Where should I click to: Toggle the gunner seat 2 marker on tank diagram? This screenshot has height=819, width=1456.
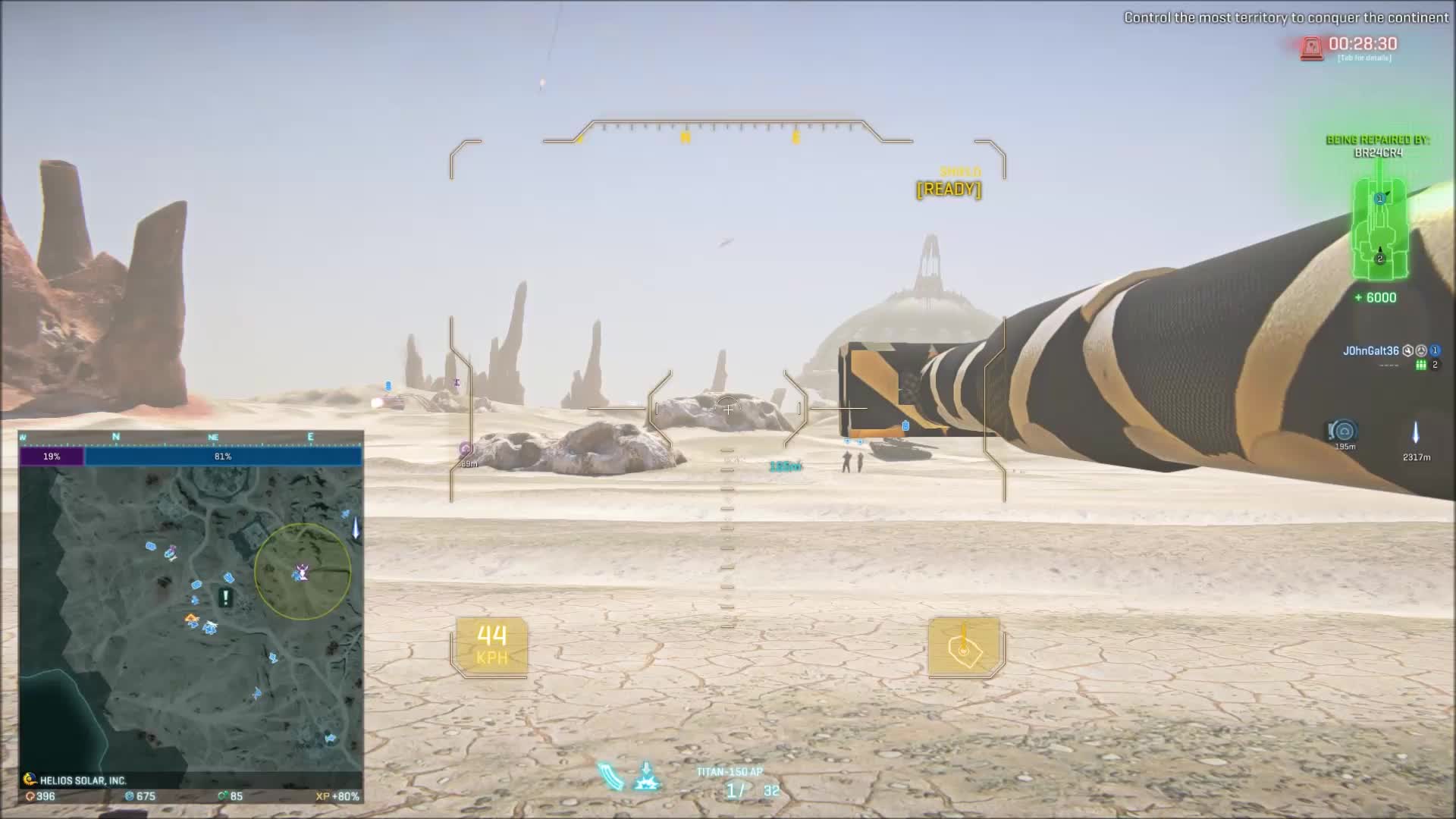(1382, 258)
